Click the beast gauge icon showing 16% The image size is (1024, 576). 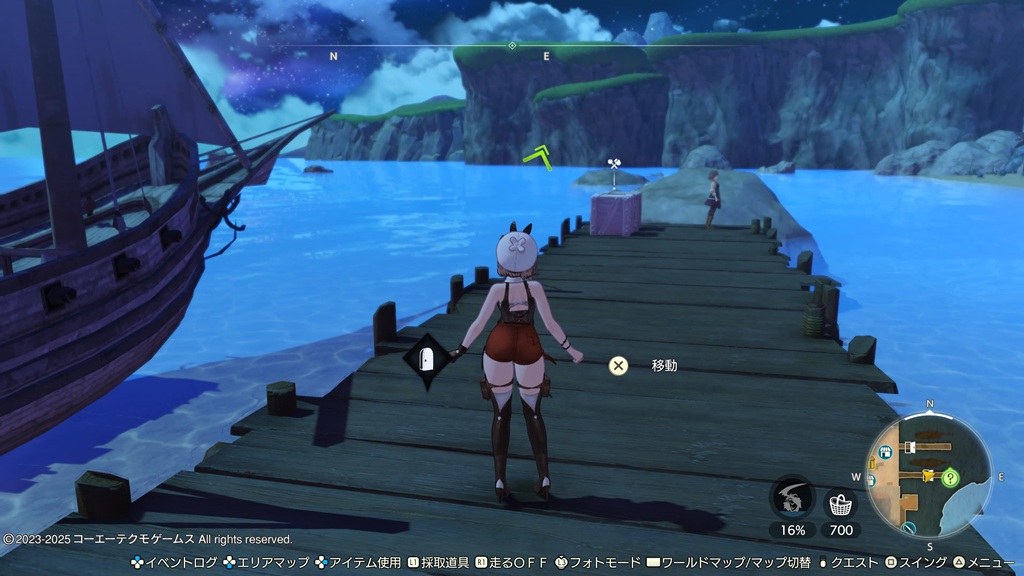[x=792, y=497]
